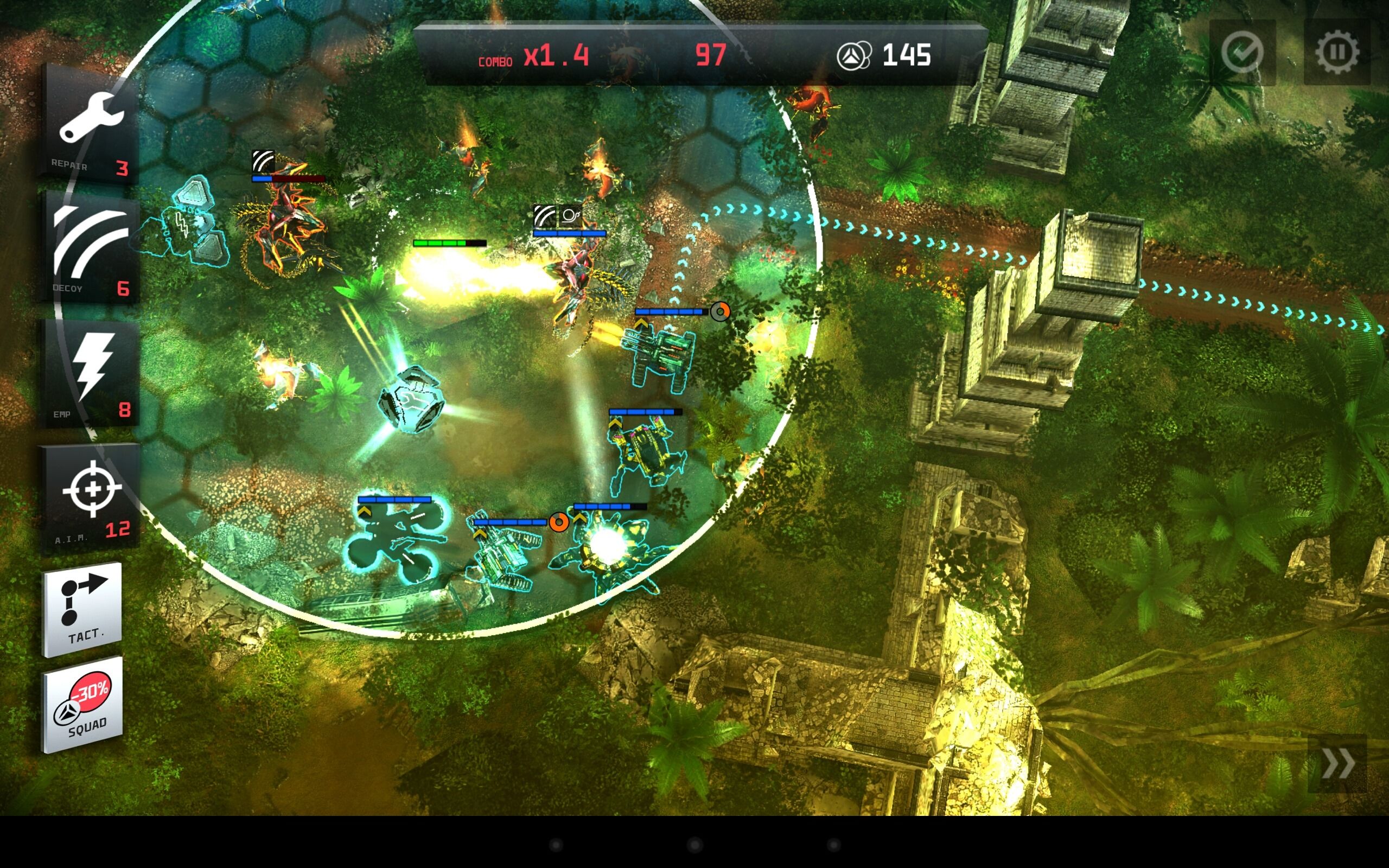The image size is (1389, 868).
Task: Select the glowing commander drone cube
Action: coord(412,399)
